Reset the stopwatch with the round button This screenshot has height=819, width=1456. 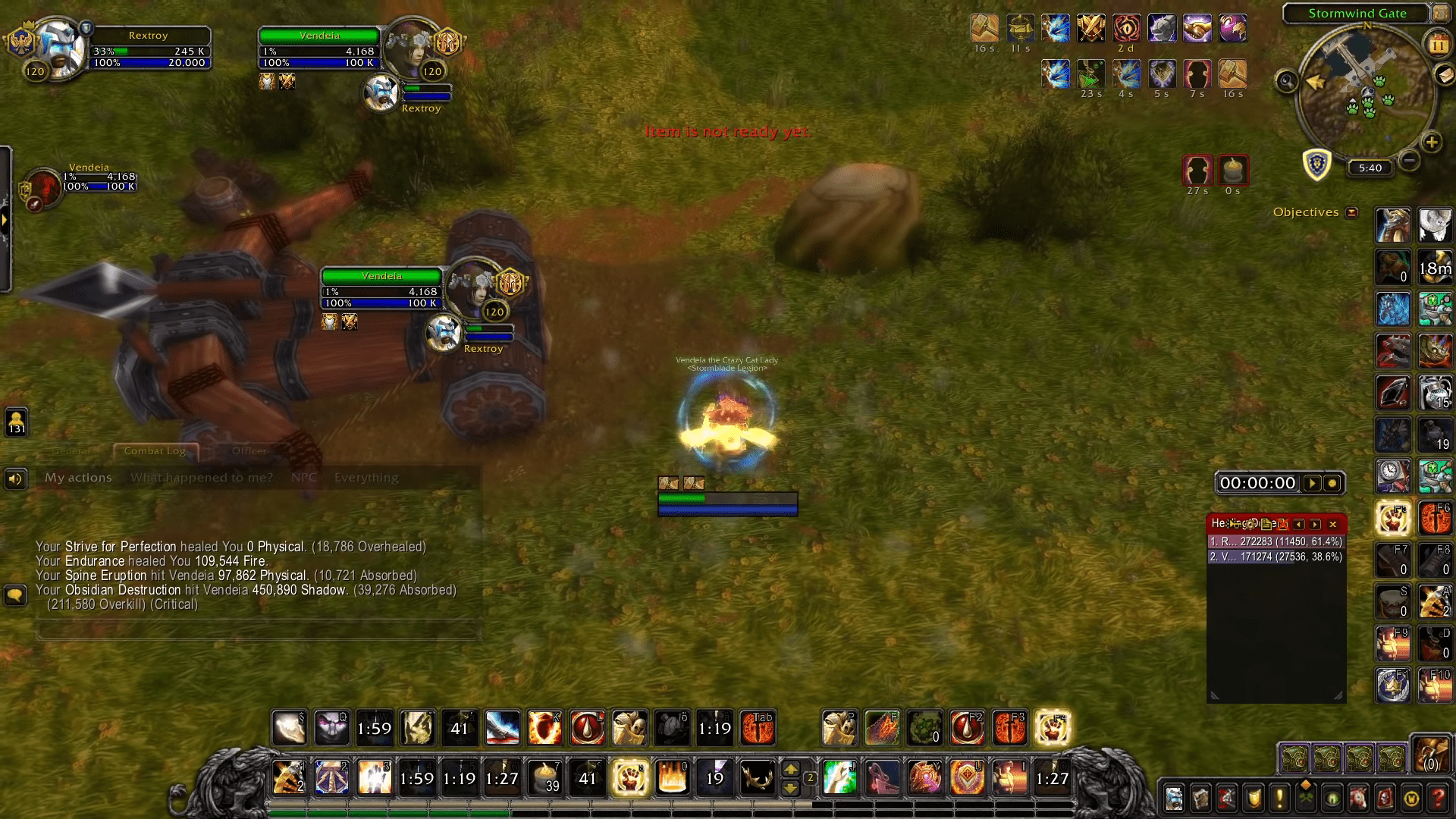(x=1332, y=483)
